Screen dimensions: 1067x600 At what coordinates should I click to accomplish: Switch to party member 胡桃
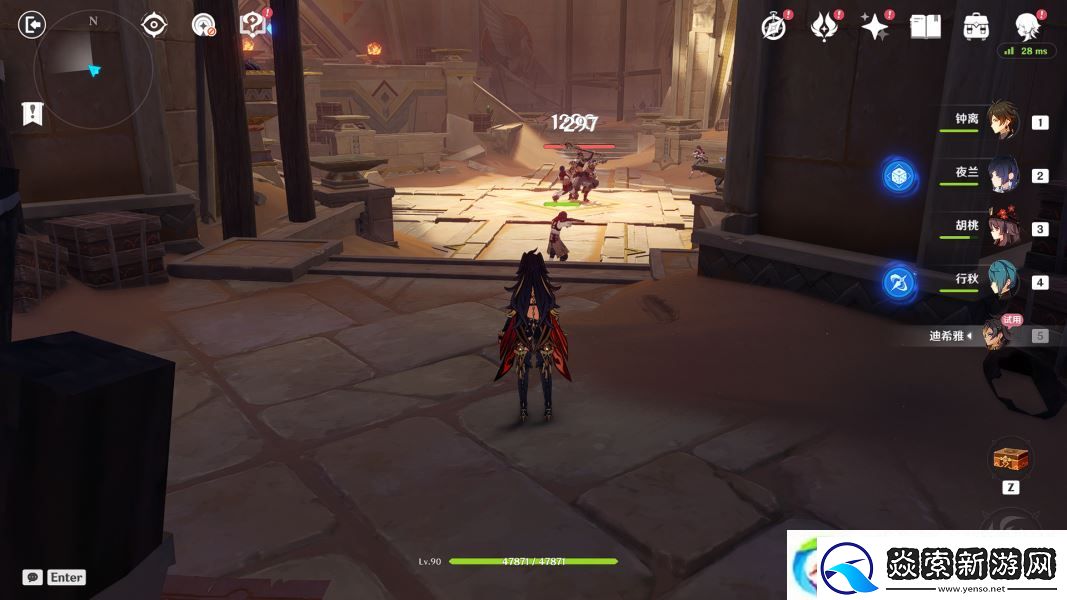[1003, 228]
